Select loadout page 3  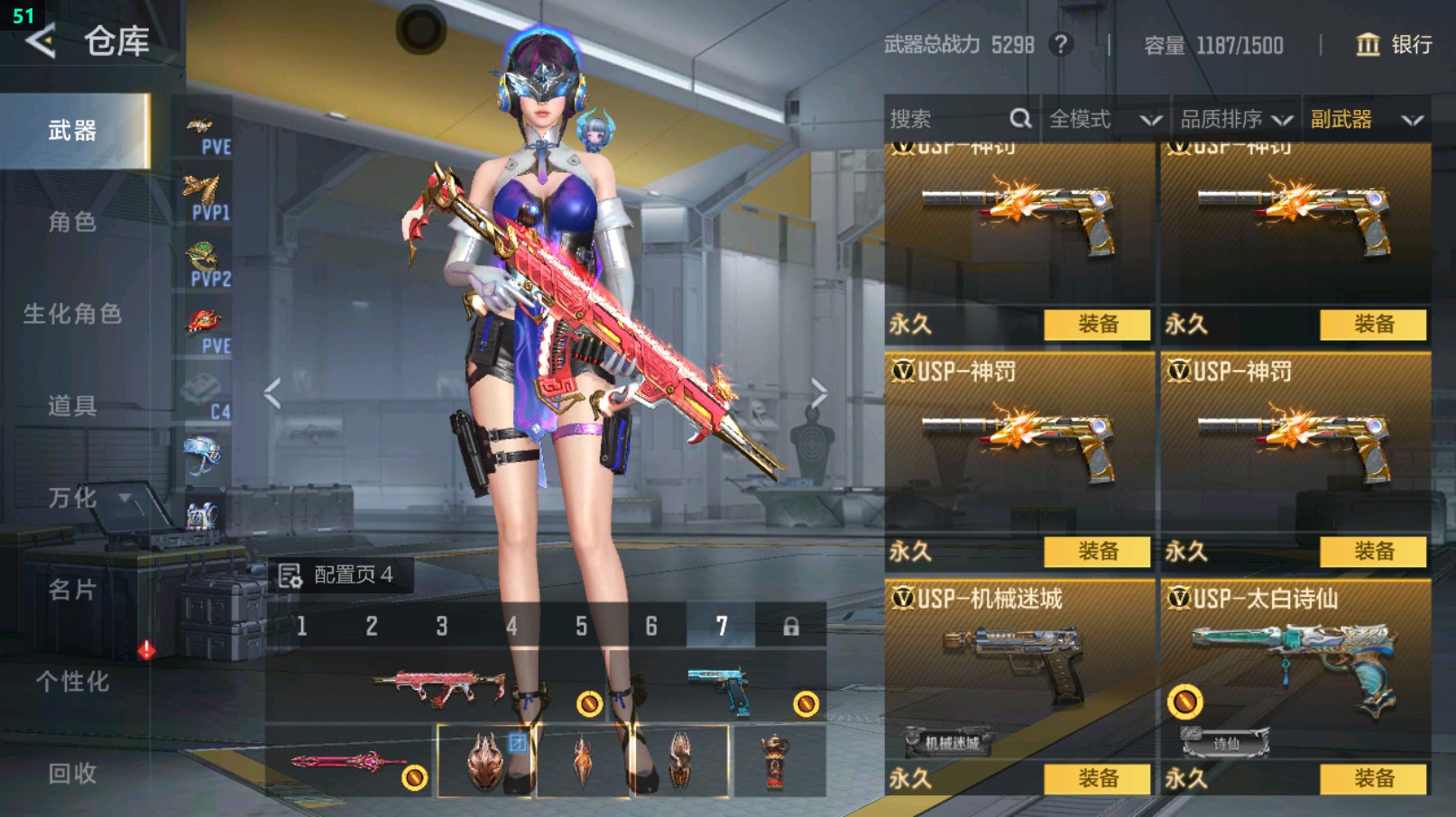442,626
